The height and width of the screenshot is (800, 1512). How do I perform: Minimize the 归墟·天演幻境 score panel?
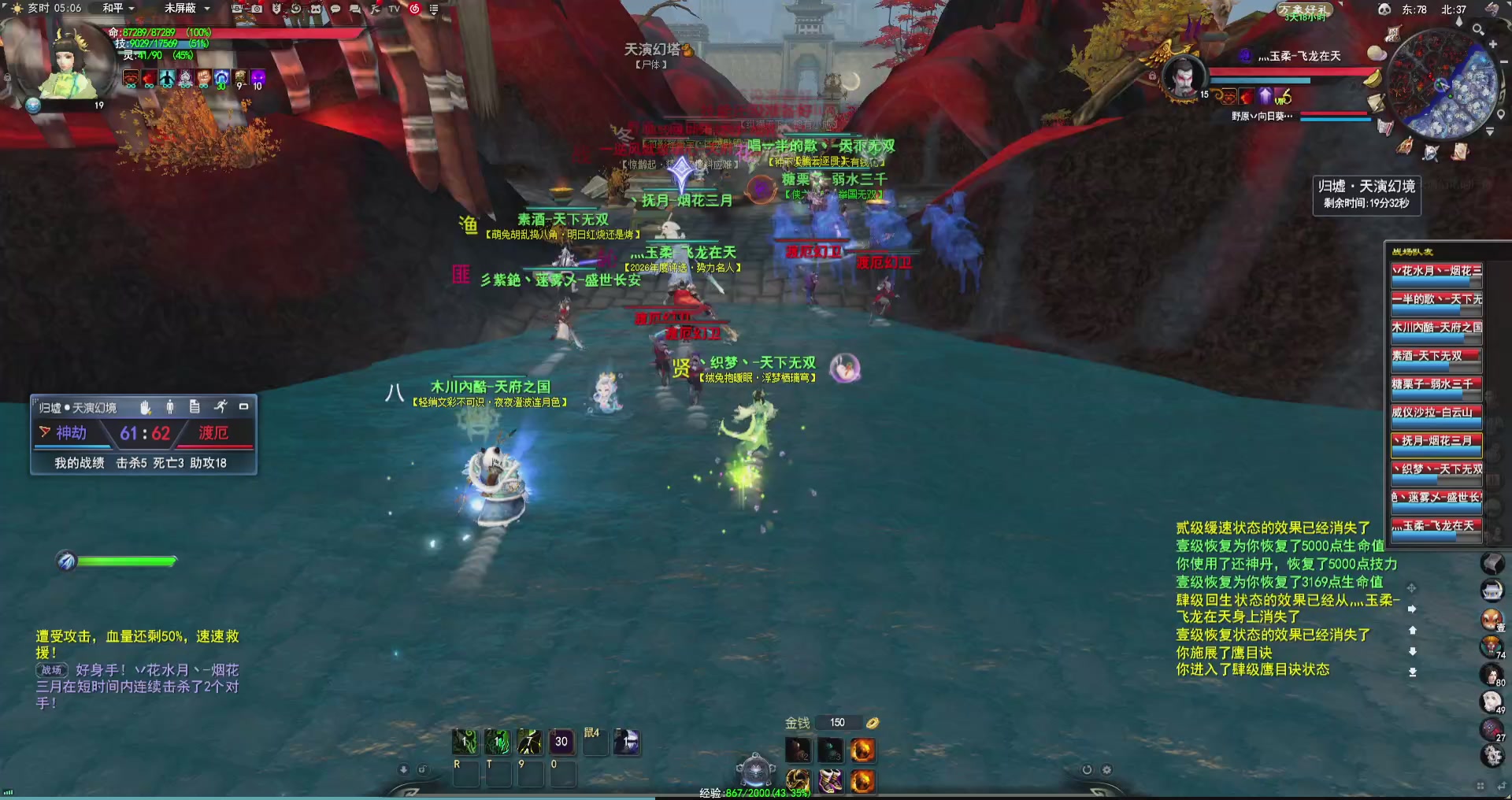pyautogui.click(x=244, y=407)
